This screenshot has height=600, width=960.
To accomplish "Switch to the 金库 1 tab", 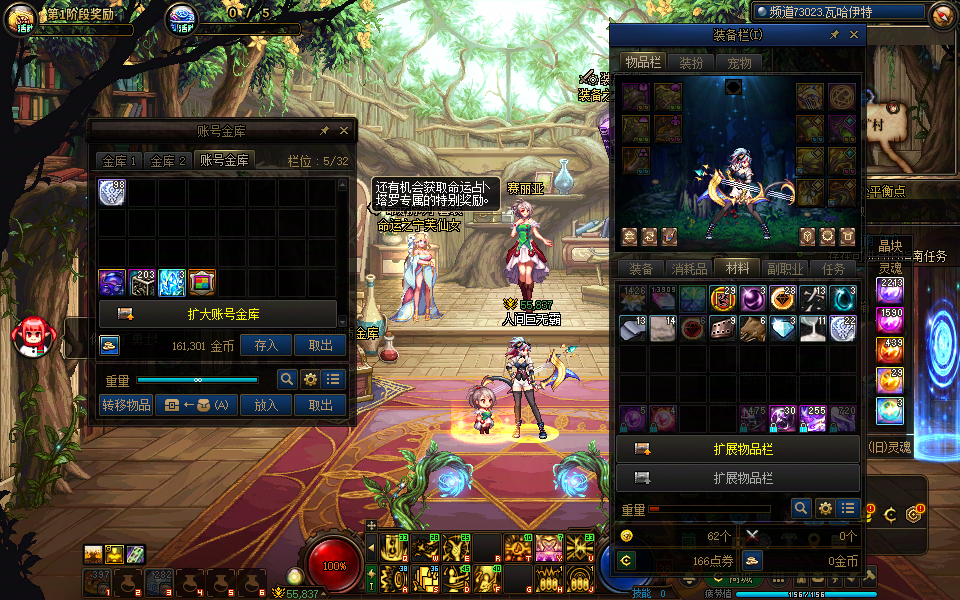I will tap(119, 160).
